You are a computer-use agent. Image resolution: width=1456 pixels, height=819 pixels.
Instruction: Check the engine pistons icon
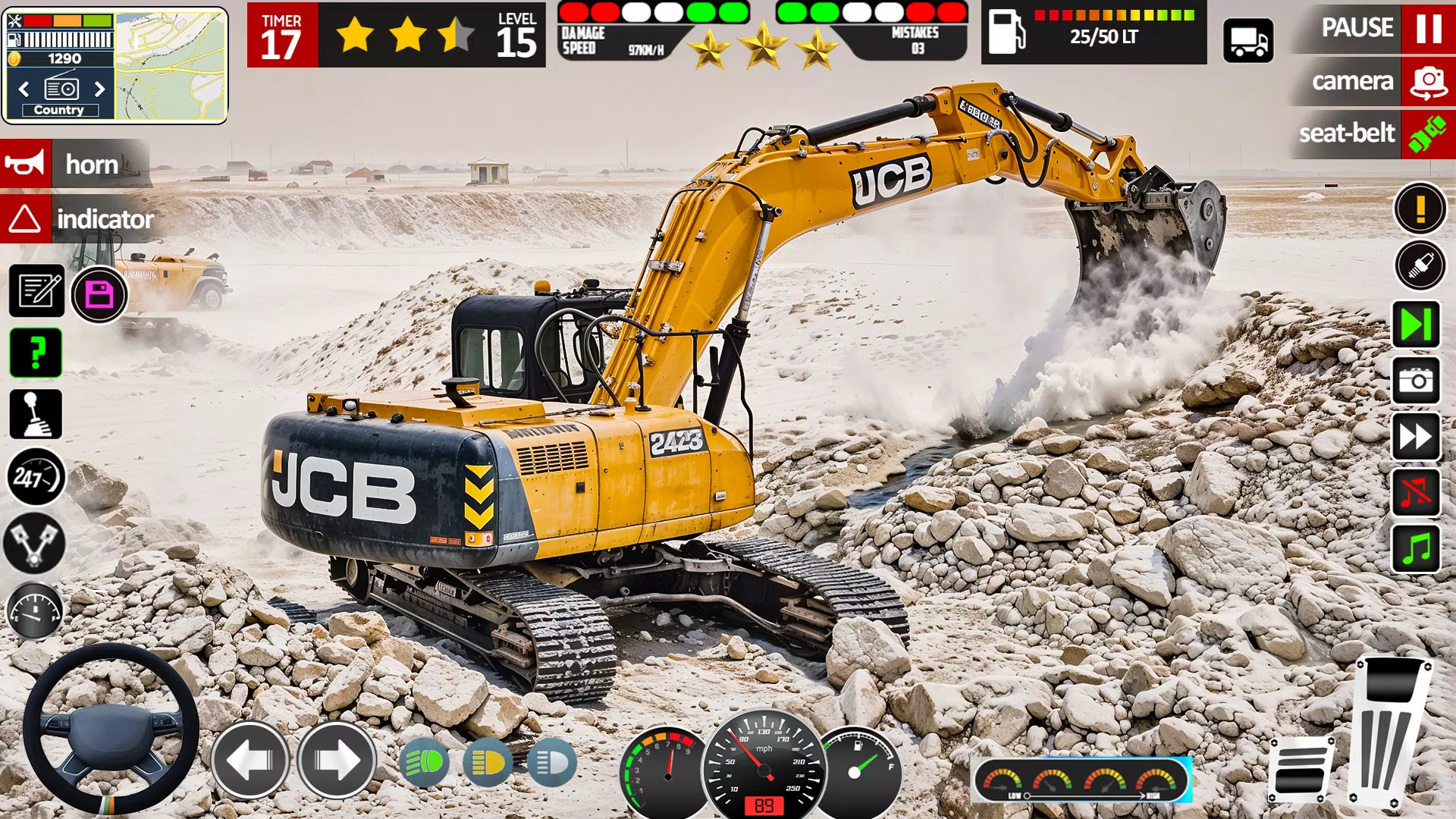34,538
